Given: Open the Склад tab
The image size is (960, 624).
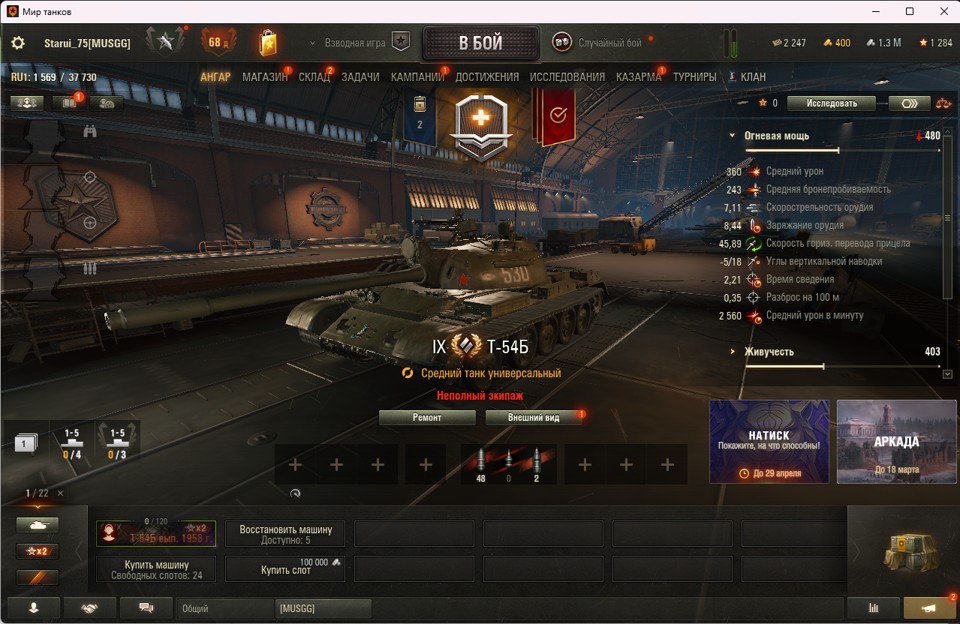Looking at the screenshot, I should tap(314, 77).
